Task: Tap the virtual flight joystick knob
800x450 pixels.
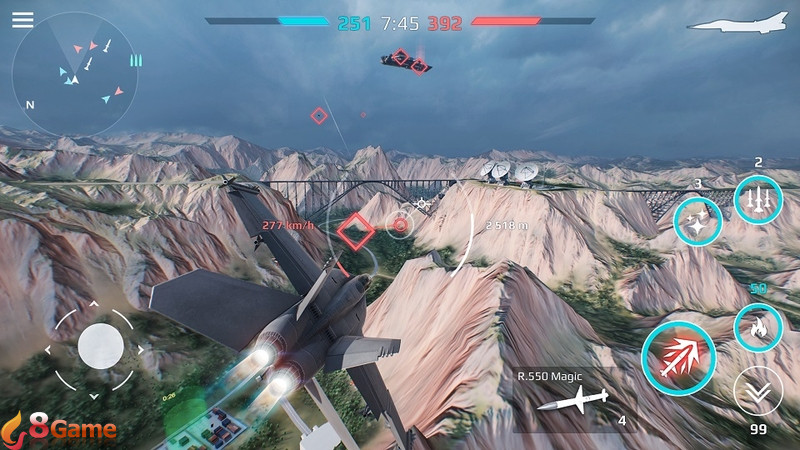Action: pyautogui.click(x=100, y=347)
